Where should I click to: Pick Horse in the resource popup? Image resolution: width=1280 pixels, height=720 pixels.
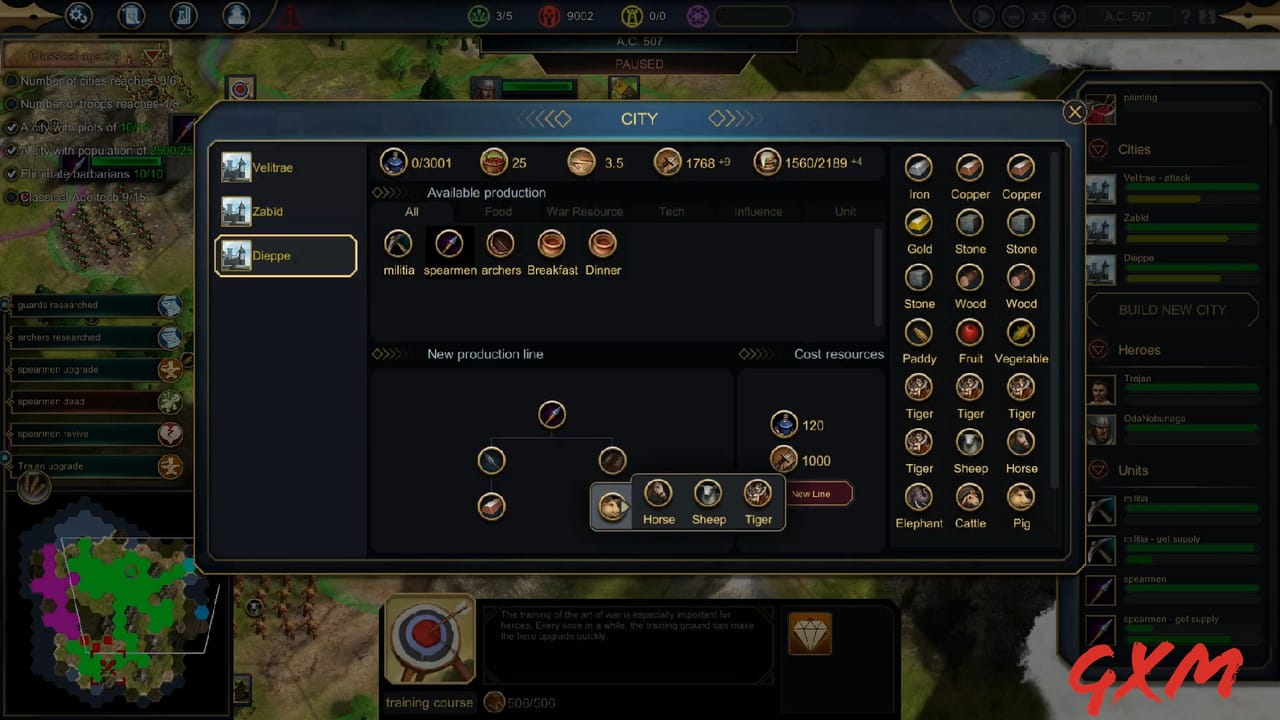coord(658,495)
